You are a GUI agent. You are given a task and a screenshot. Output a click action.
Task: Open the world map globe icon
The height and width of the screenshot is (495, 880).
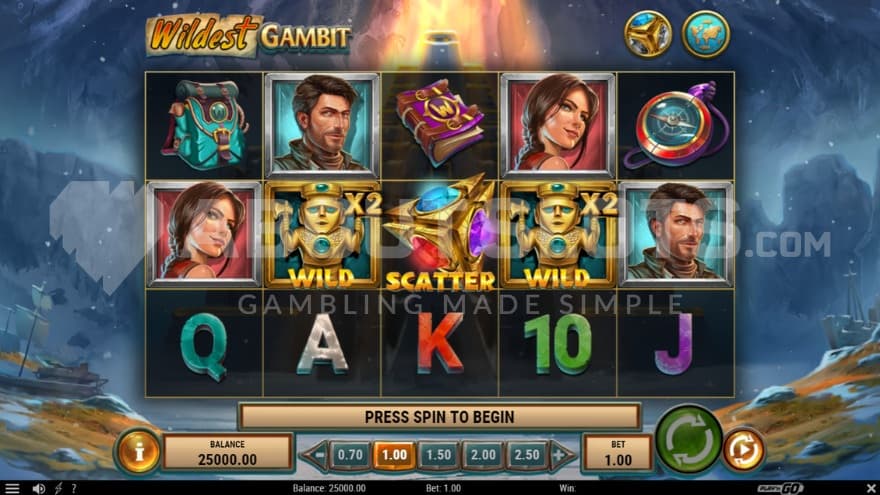[x=705, y=34]
